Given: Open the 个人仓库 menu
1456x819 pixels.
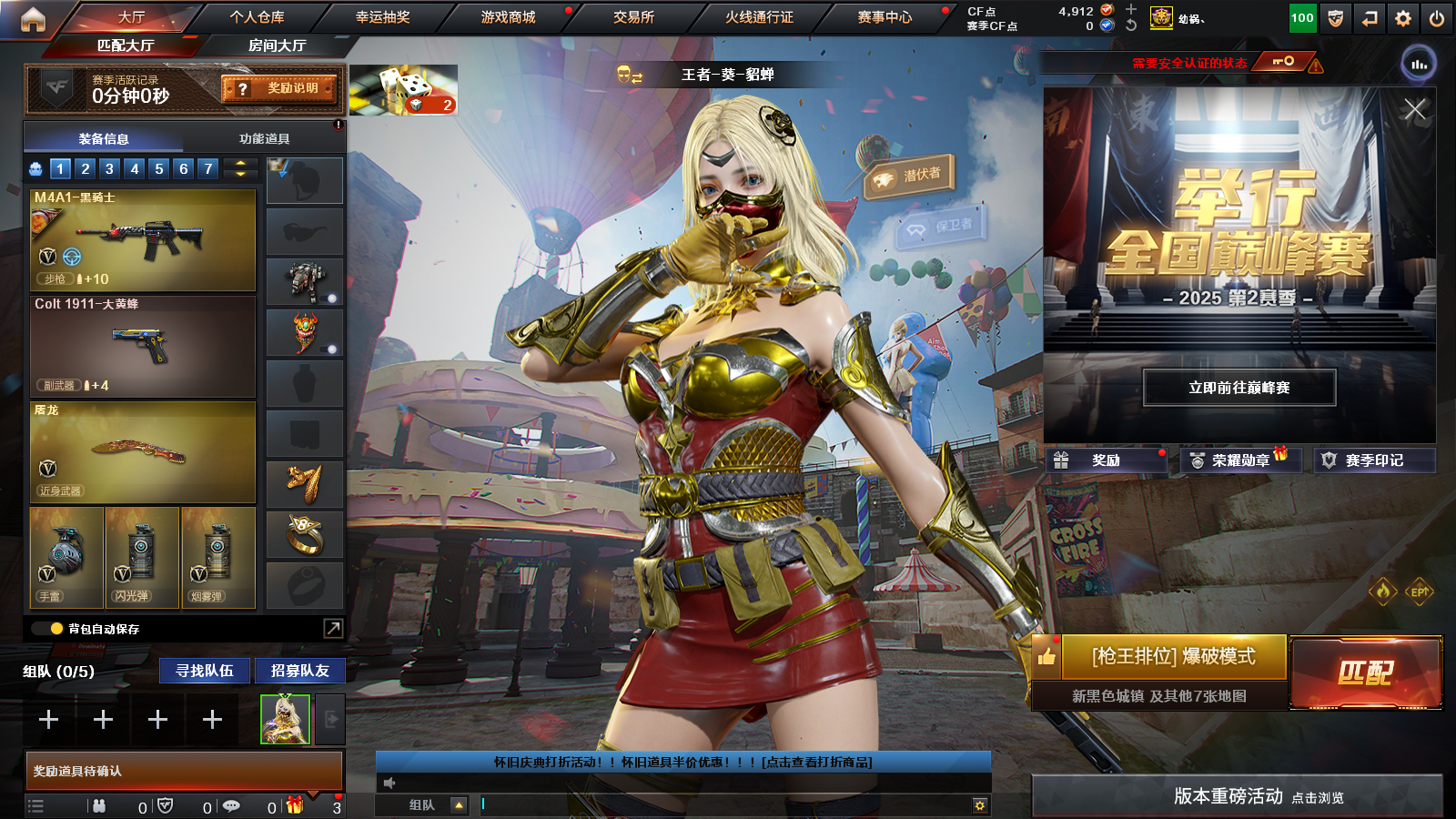Looking at the screenshot, I should [257, 17].
